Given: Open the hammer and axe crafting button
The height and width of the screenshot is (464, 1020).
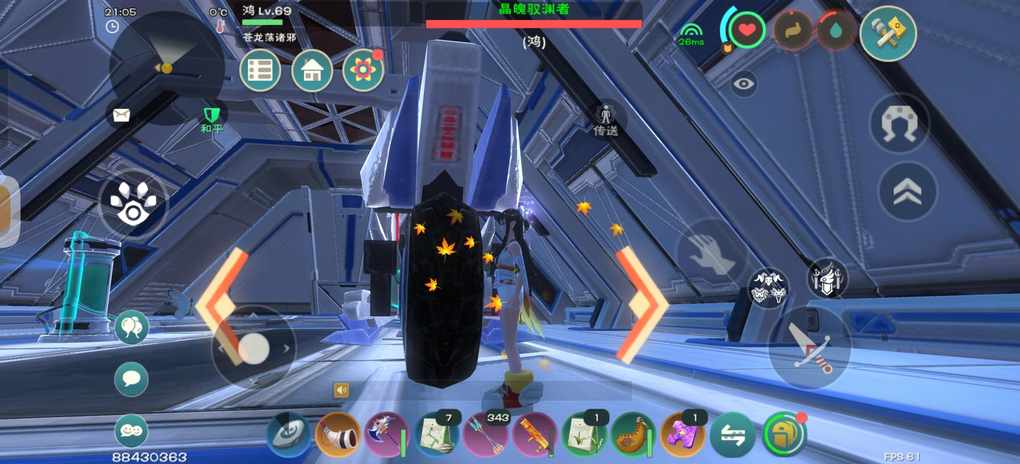Looking at the screenshot, I should point(888,32).
